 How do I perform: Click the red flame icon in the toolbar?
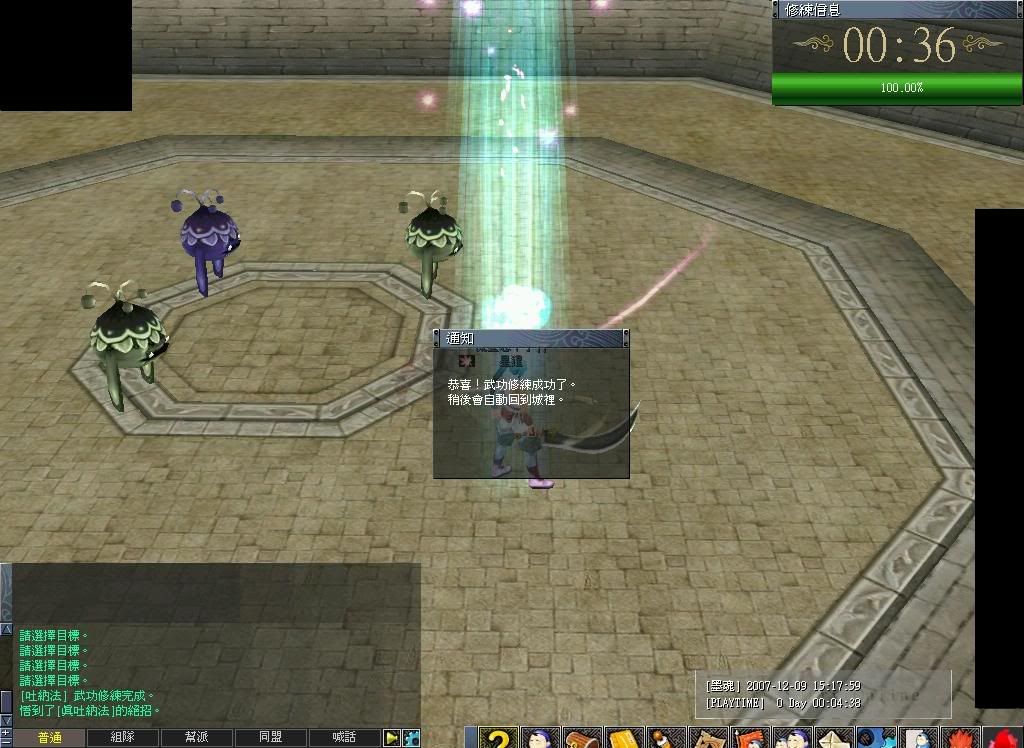click(959, 739)
